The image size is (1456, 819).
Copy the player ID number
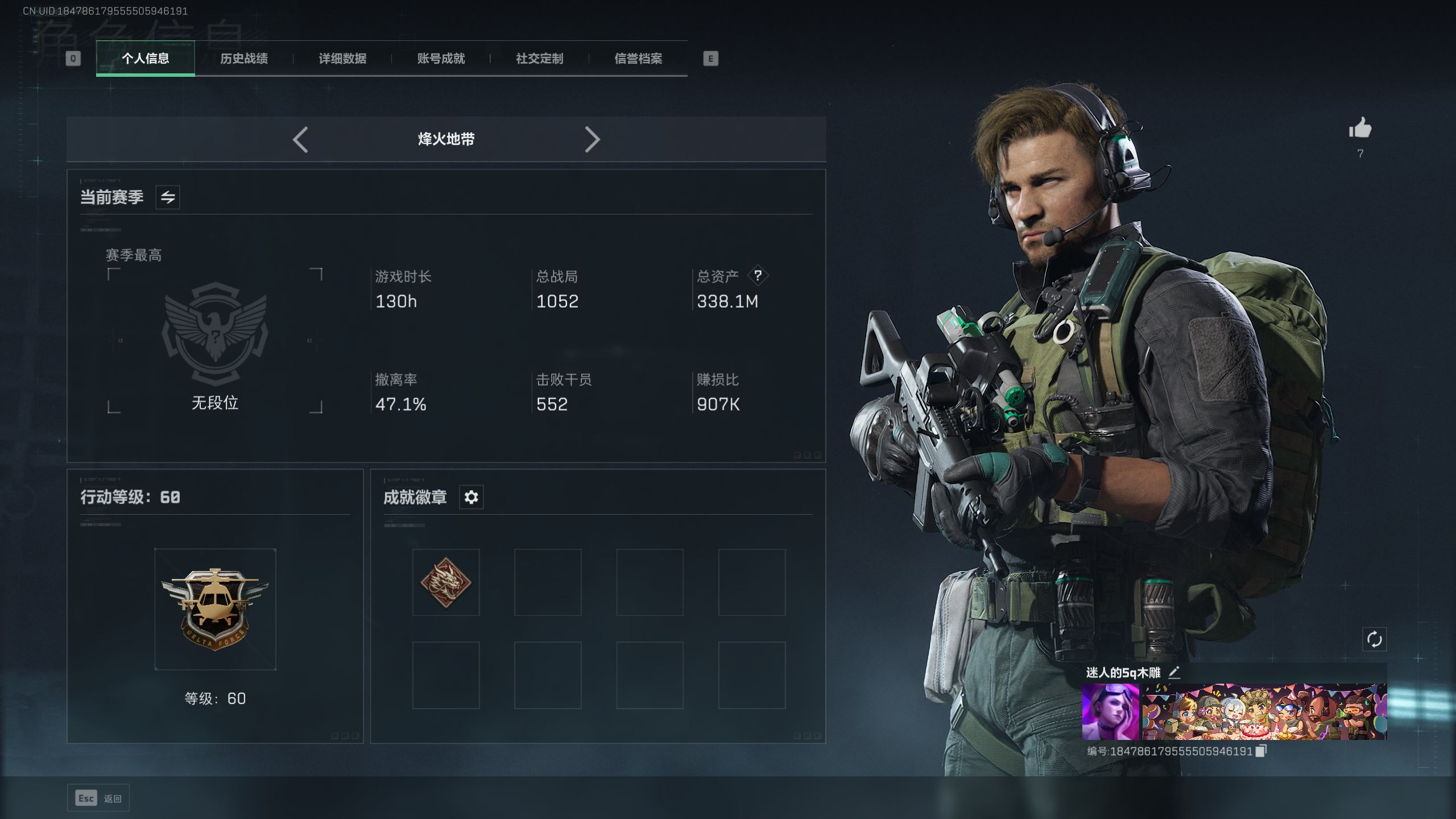point(1261,751)
